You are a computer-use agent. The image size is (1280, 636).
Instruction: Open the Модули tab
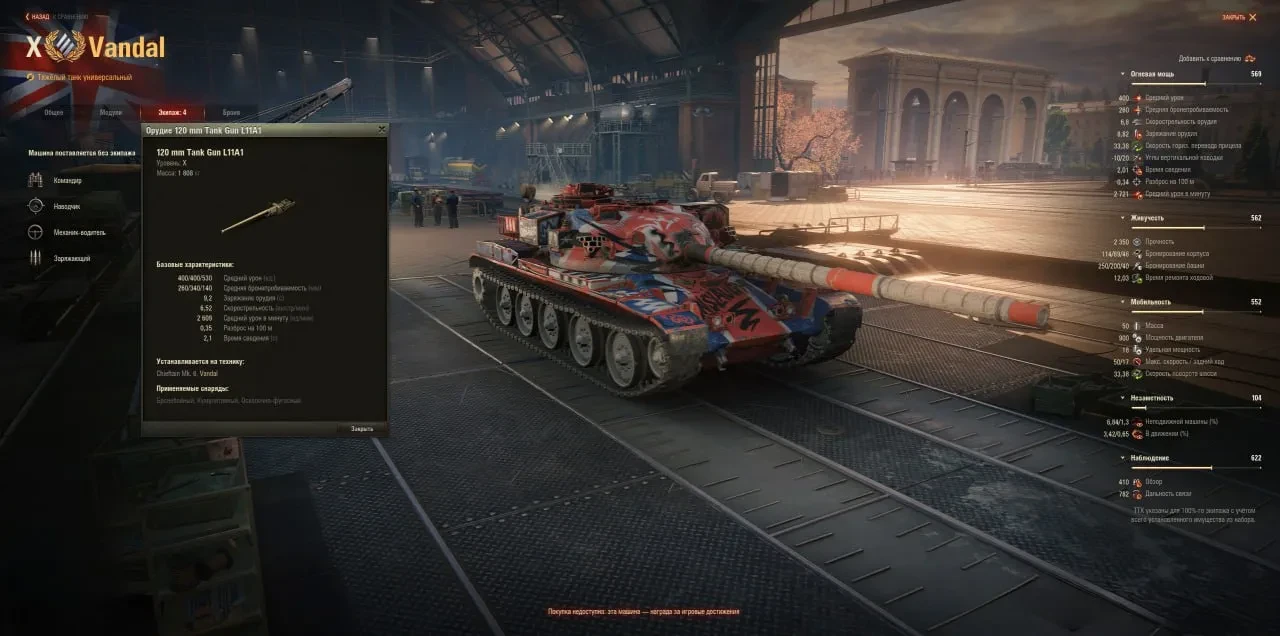pyautogui.click(x=110, y=112)
